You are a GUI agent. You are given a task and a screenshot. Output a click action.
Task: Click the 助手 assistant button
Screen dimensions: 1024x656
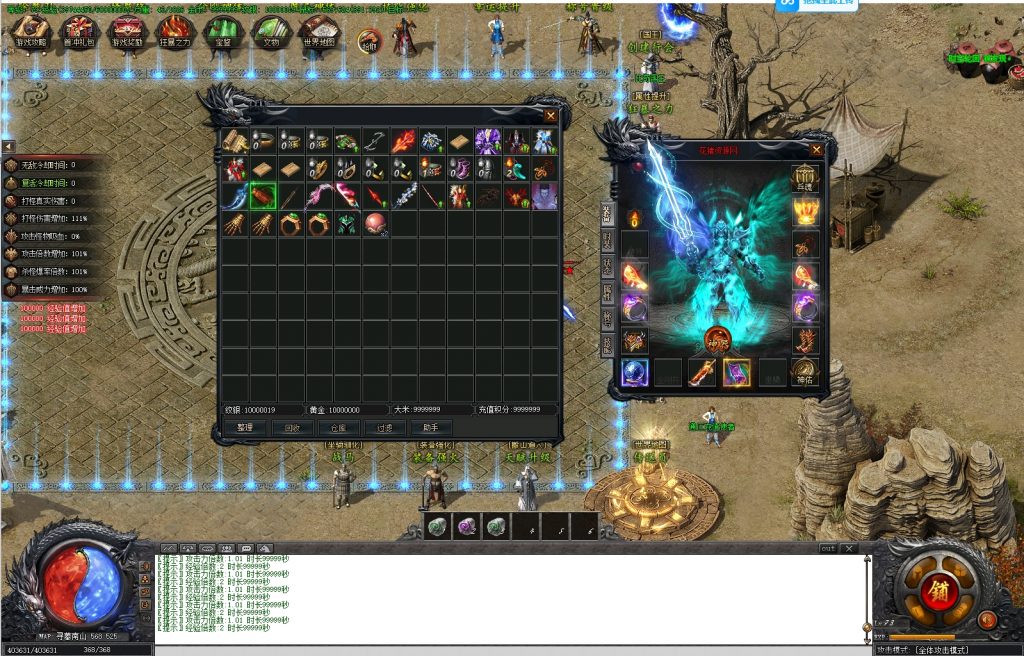pyautogui.click(x=430, y=427)
